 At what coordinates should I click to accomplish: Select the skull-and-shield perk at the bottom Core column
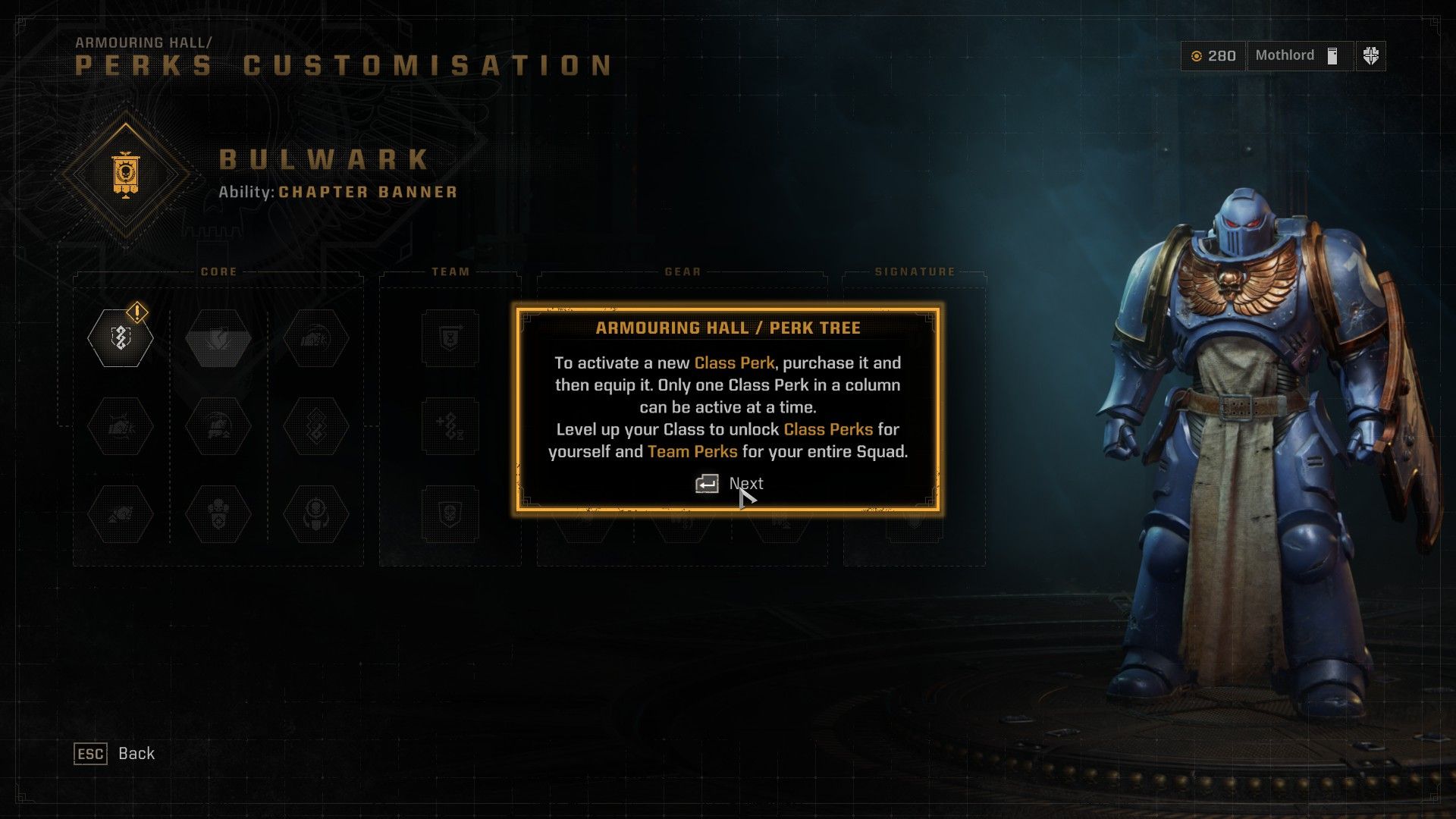coord(218,515)
